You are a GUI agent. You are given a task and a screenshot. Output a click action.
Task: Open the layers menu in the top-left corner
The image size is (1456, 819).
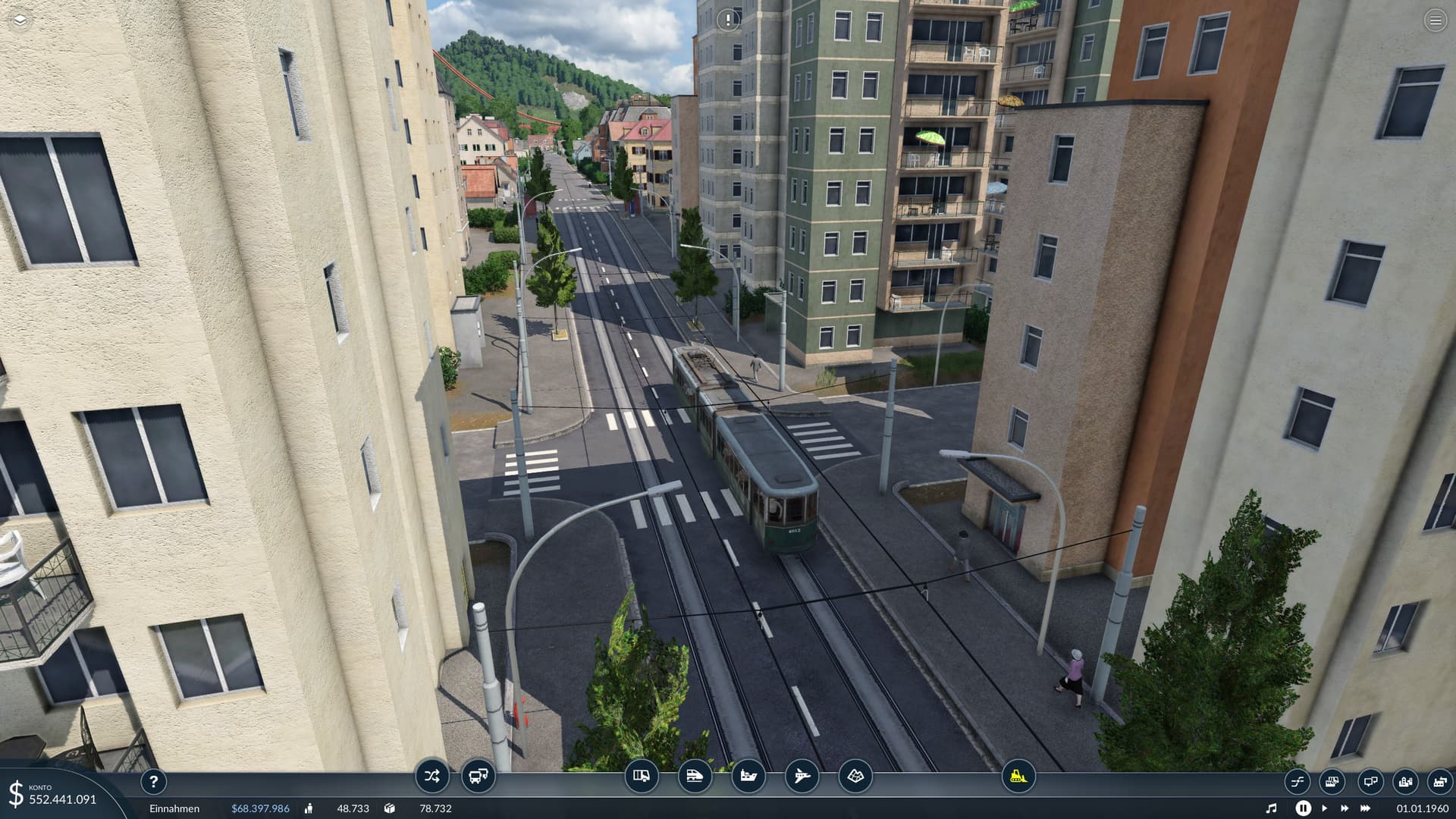pos(20,20)
